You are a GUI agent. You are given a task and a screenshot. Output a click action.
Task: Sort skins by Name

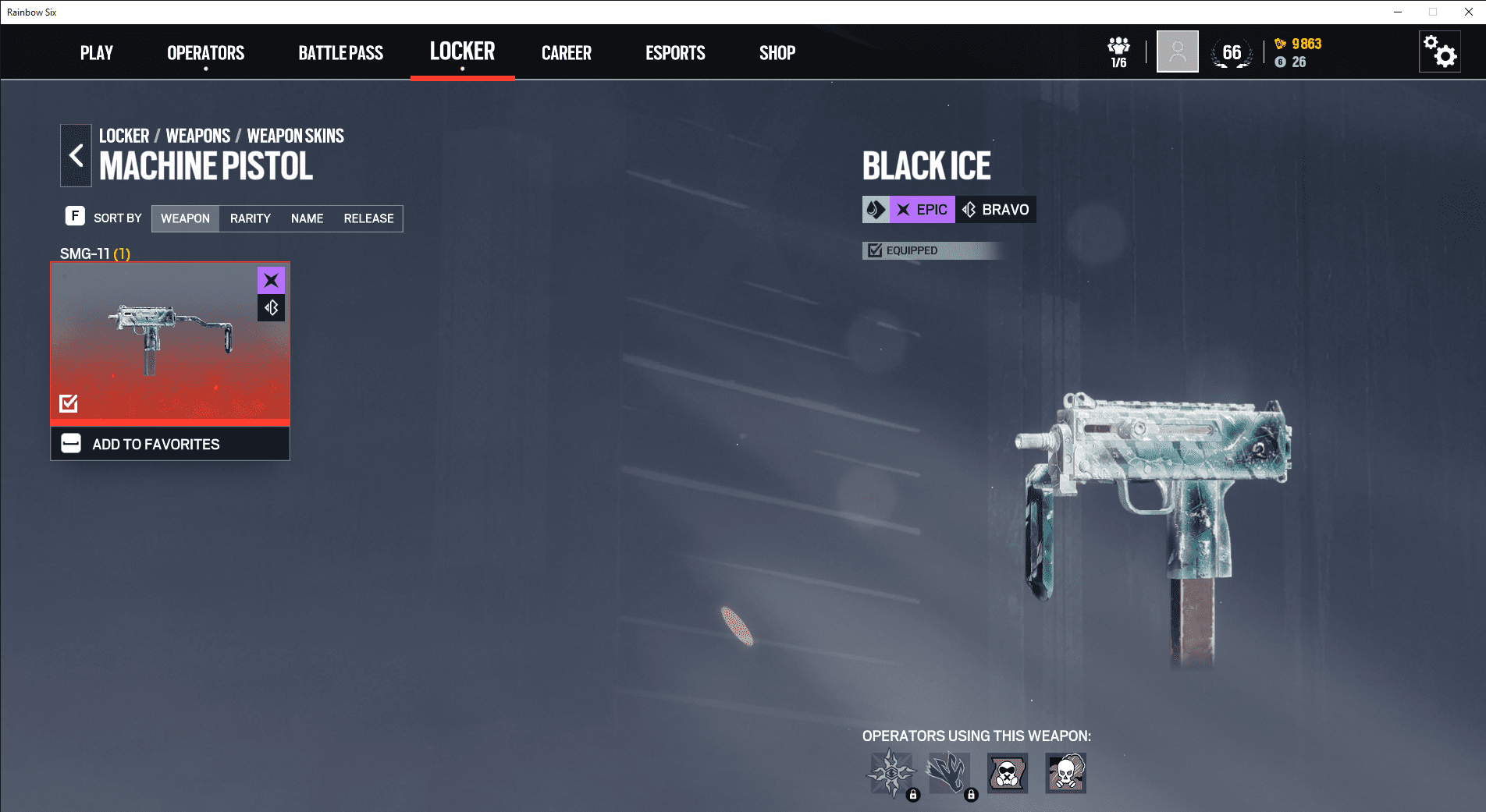pyautogui.click(x=307, y=218)
